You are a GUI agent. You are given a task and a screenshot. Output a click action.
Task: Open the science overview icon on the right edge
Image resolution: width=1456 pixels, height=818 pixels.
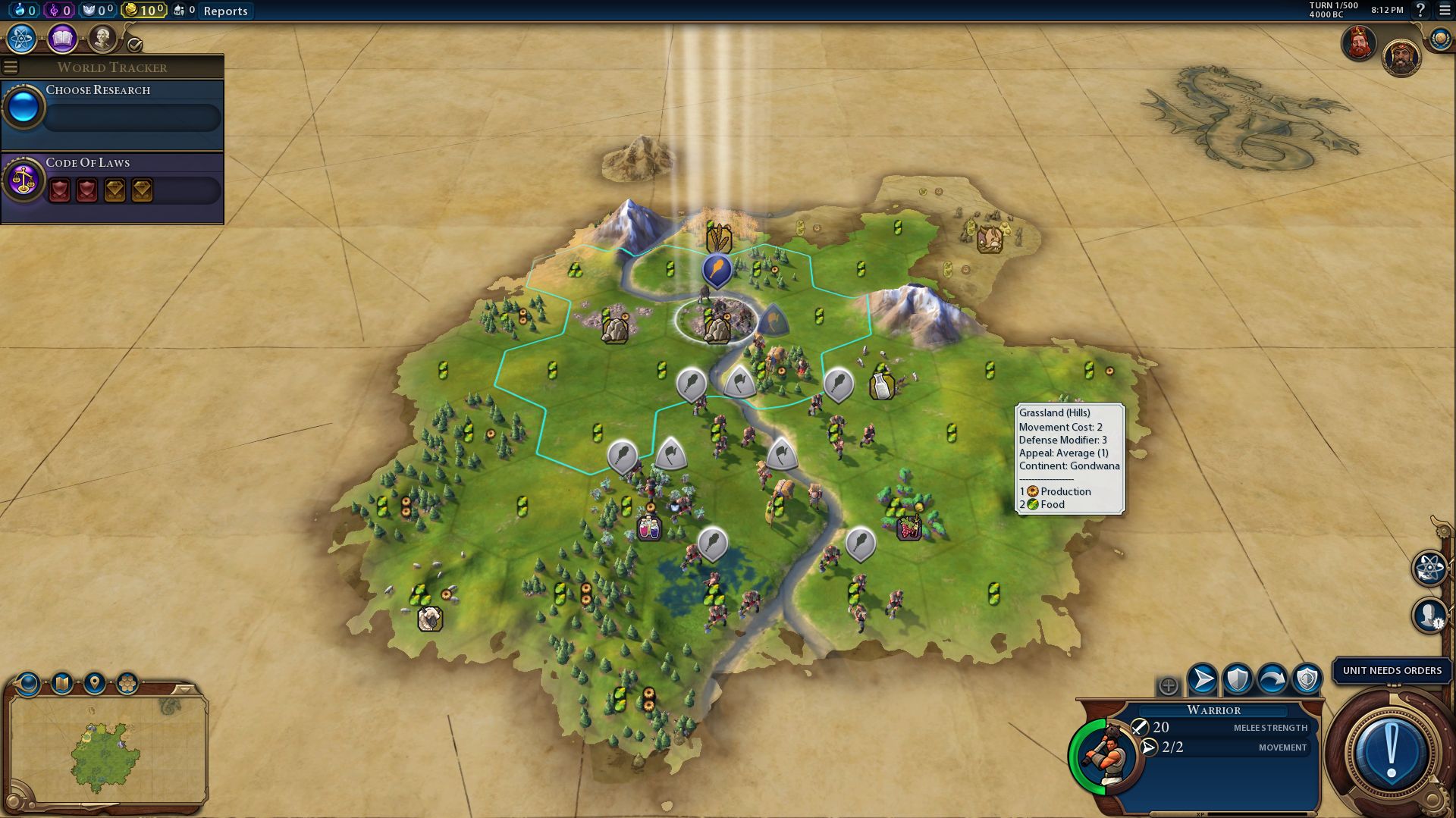(1429, 568)
